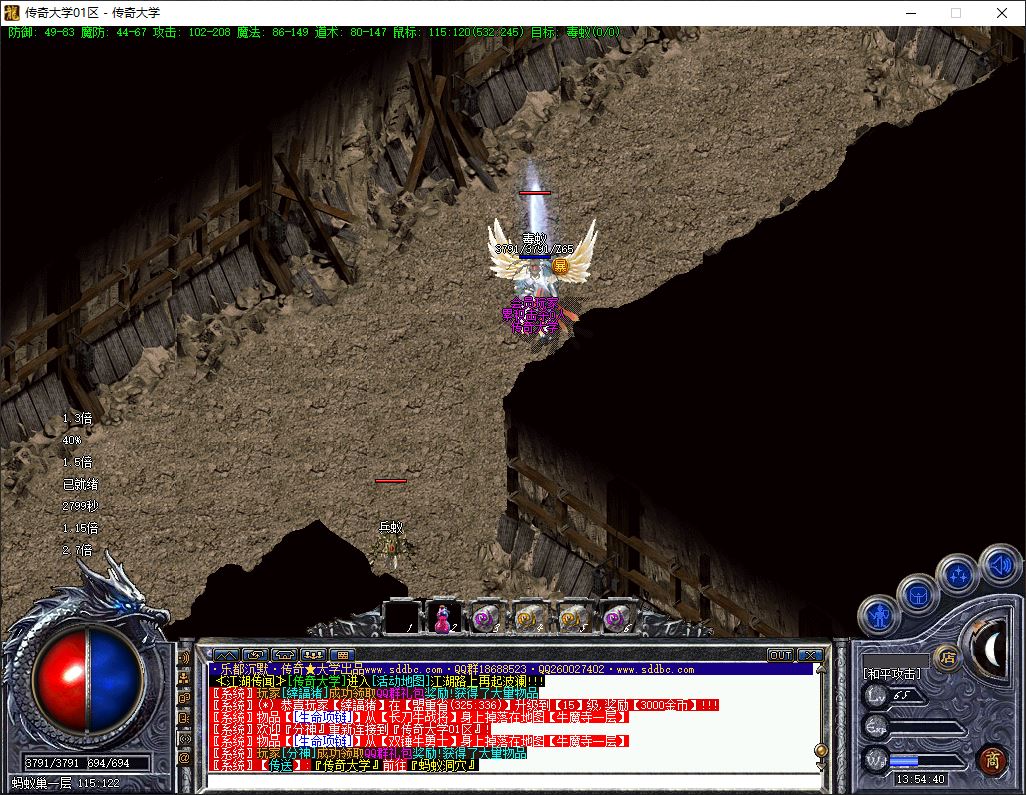Select the @ private chat channel icon
This screenshot has height=795, width=1026.
[x=185, y=759]
